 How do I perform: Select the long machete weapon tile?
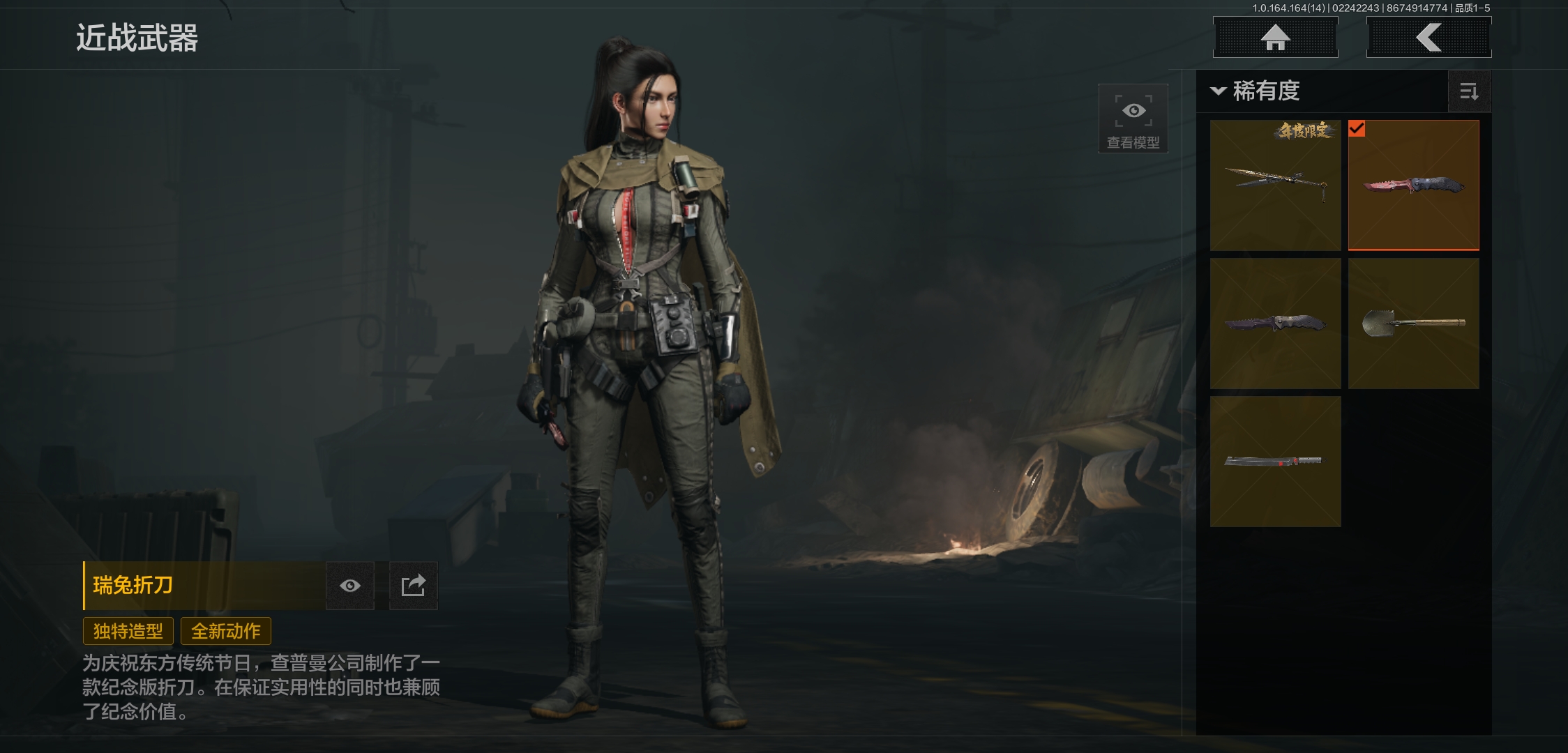click(x=1275, y=461)
